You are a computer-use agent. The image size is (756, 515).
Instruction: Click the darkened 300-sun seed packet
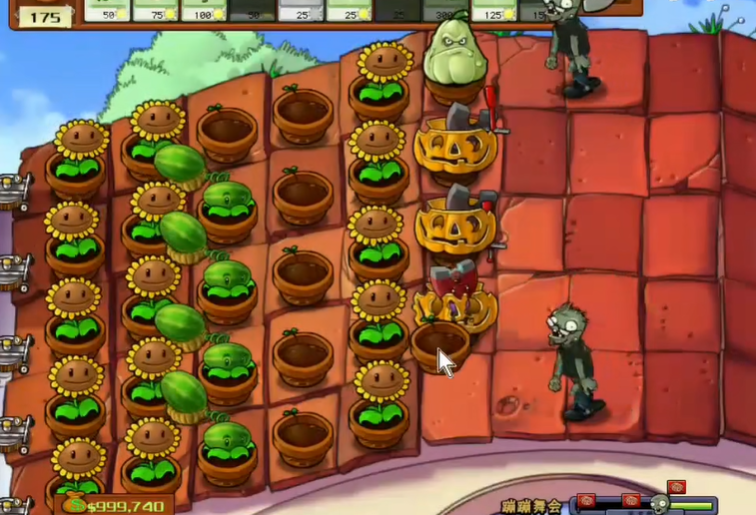click(x=444, y=10)
